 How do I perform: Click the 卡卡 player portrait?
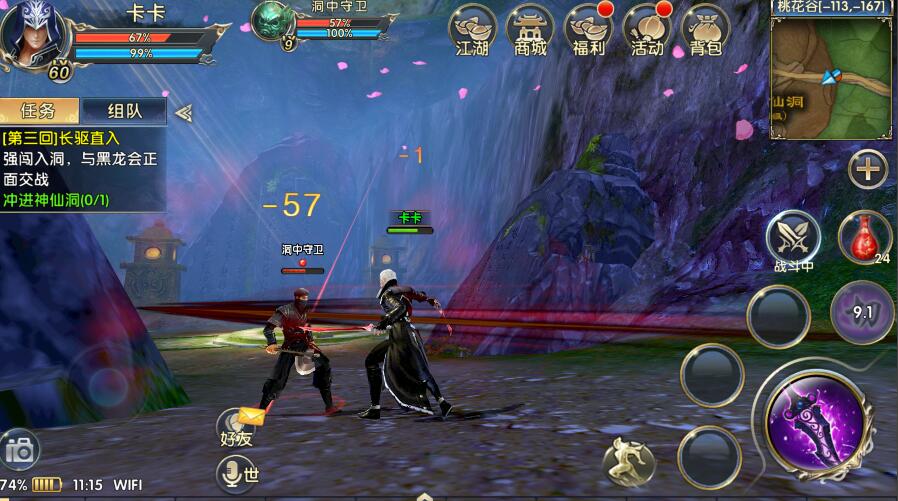click(28, 35)
